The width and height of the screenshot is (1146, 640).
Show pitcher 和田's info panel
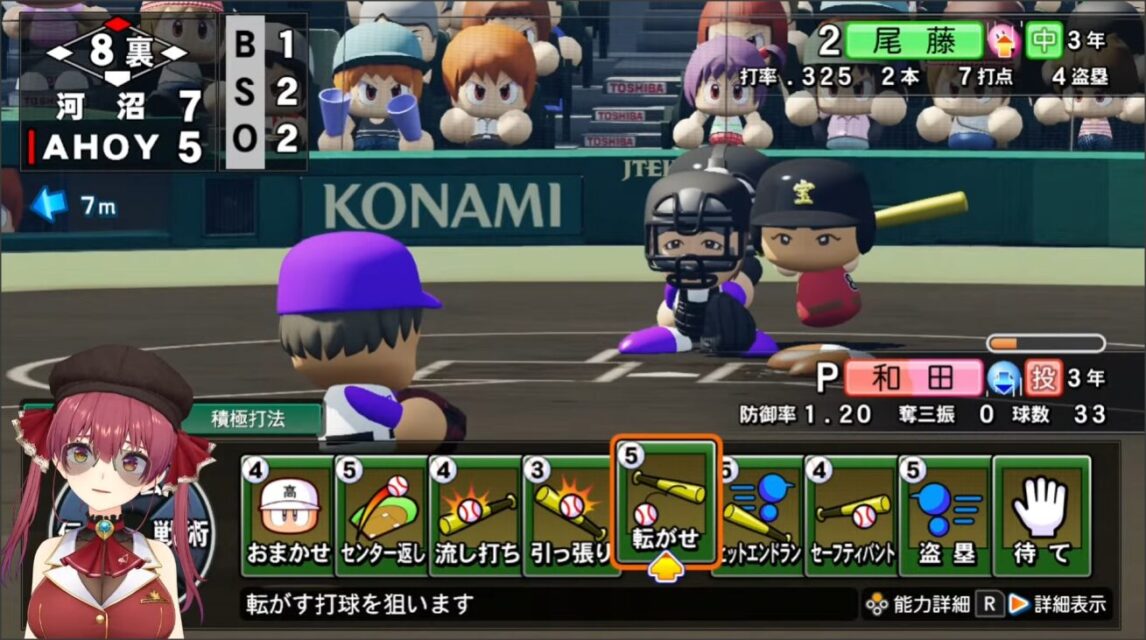(913, 379)
